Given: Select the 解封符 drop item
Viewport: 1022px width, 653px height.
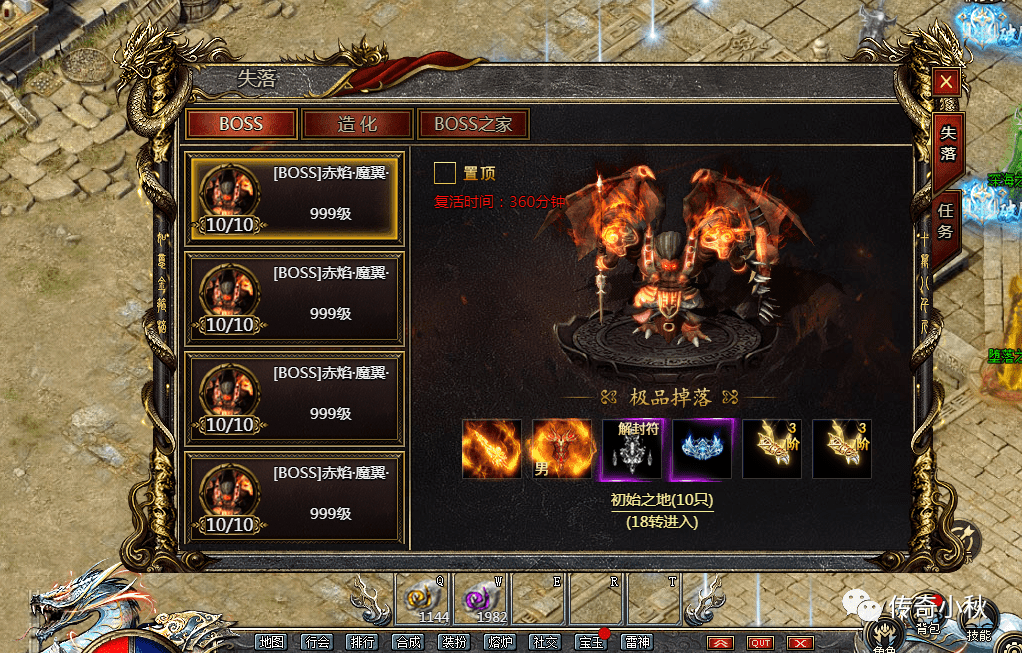Looking at the screenshot, I should [x=632, y=448].
